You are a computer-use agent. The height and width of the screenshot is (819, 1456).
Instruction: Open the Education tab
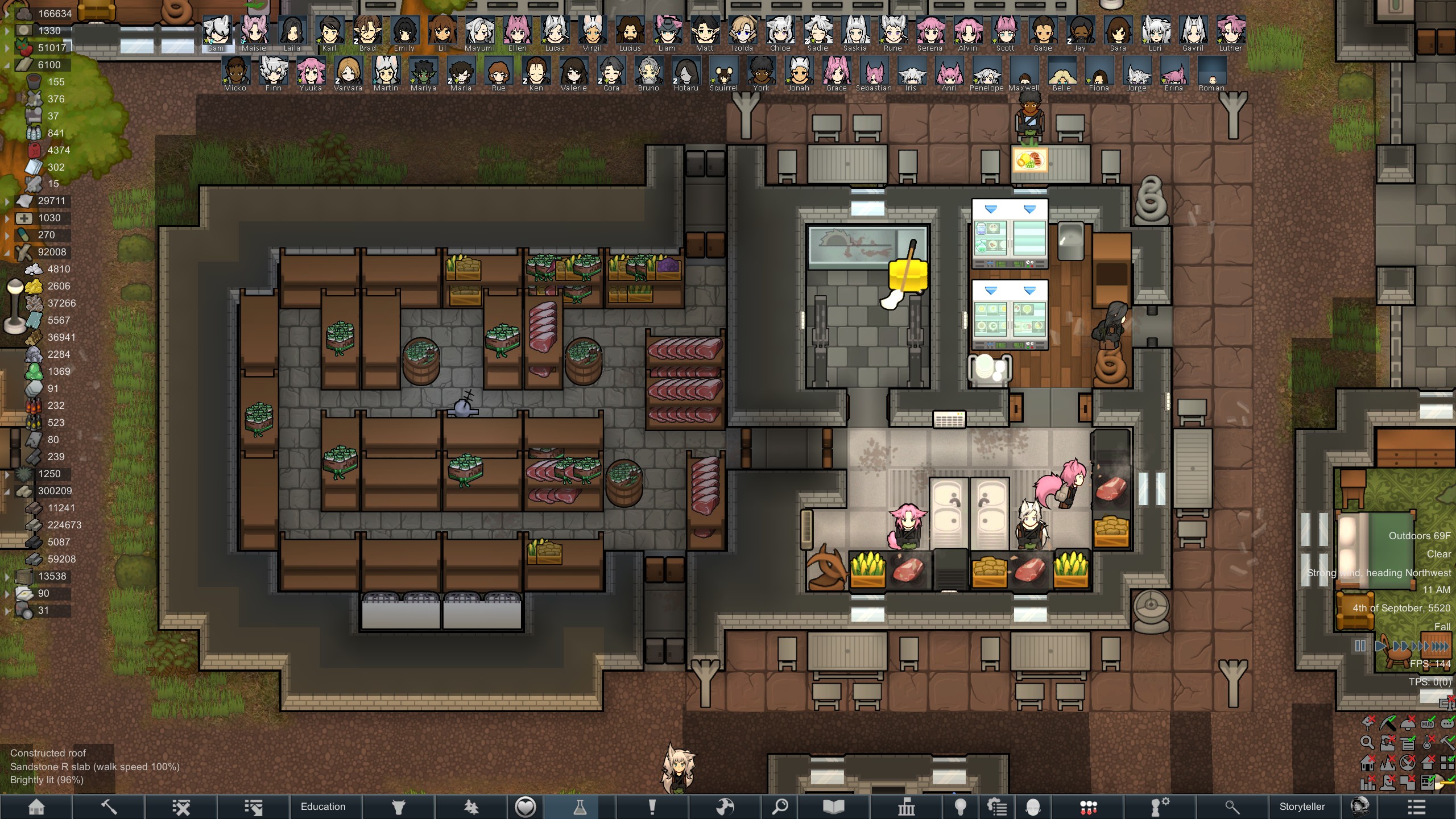pyautogui.click(x=323, y=806)
